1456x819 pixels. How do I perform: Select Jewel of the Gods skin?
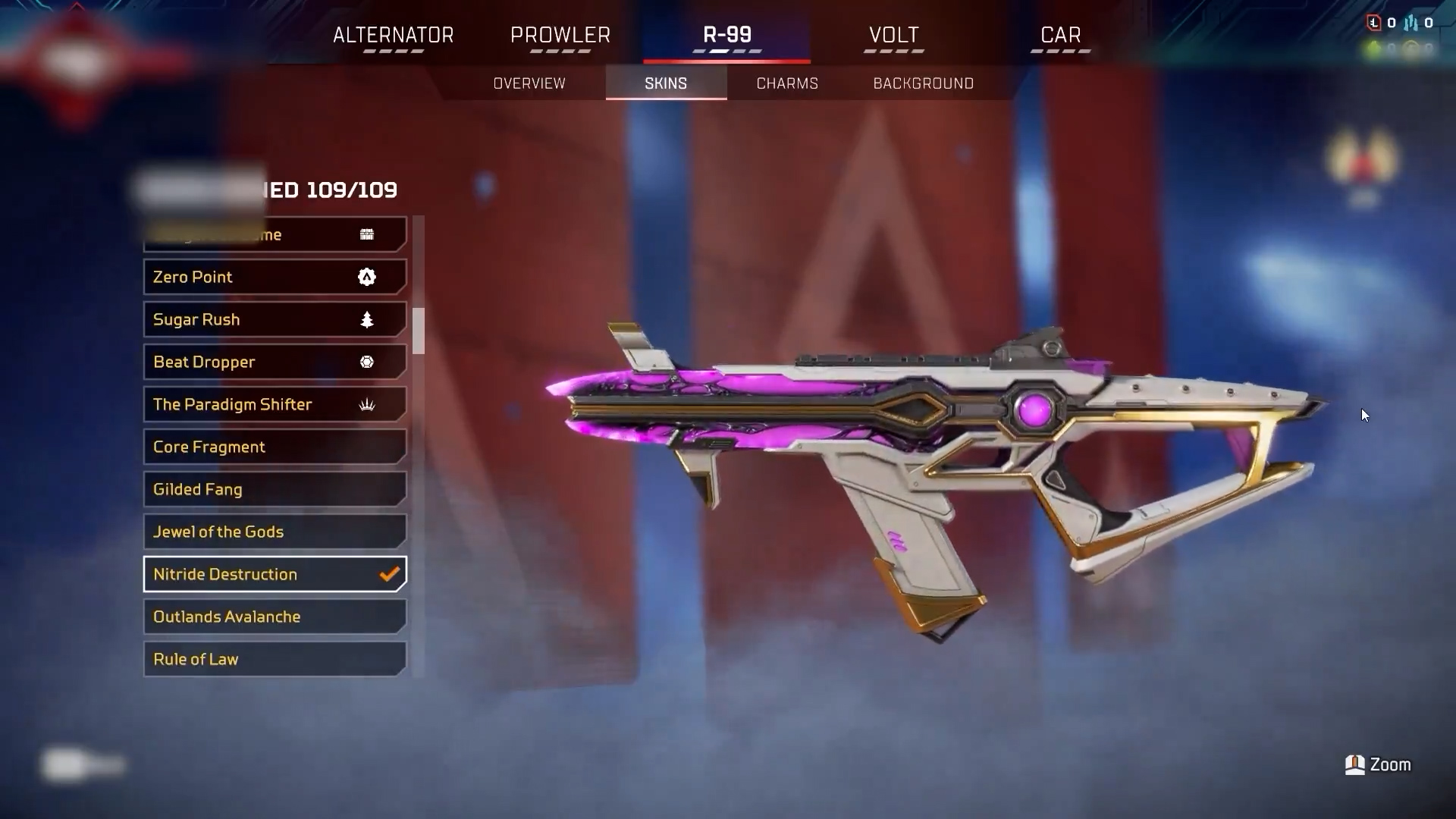275,532
